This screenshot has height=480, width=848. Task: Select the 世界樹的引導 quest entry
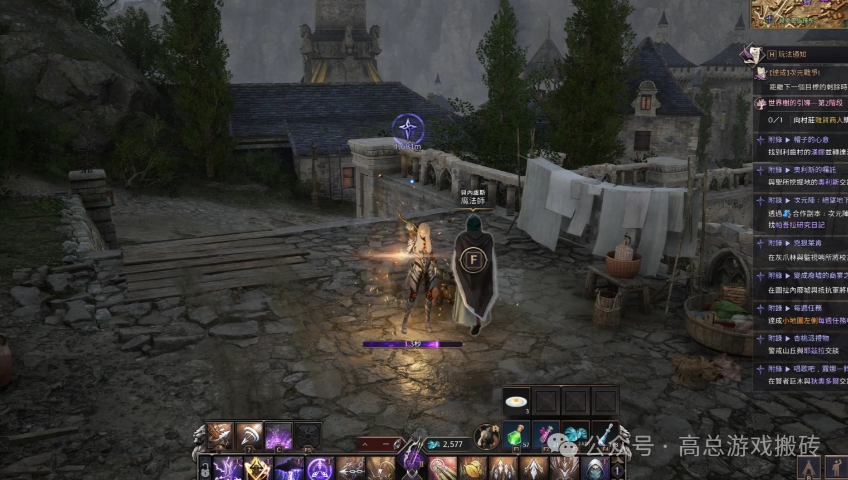click(802, 103)
